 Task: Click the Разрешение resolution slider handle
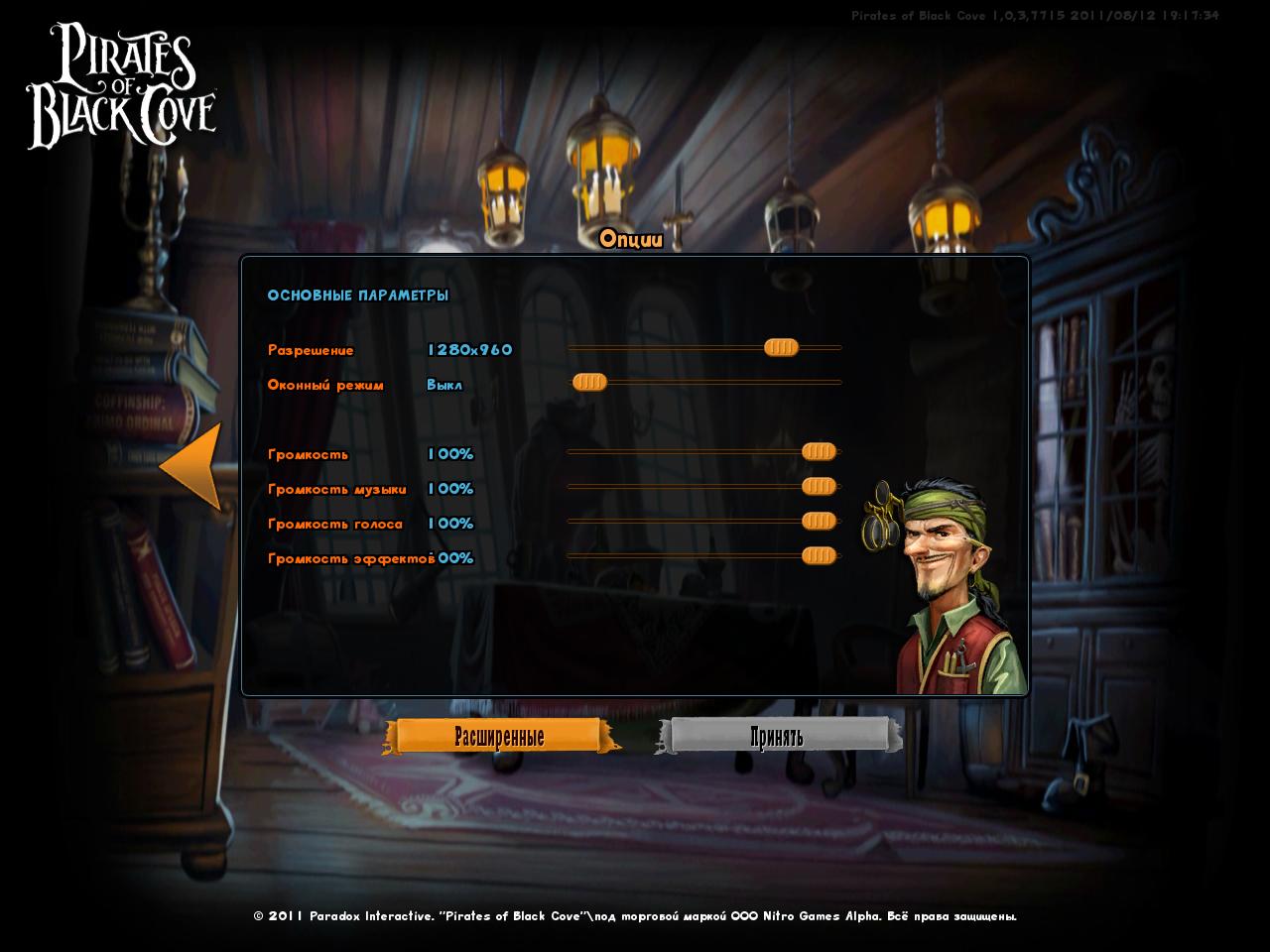point(781,347)
